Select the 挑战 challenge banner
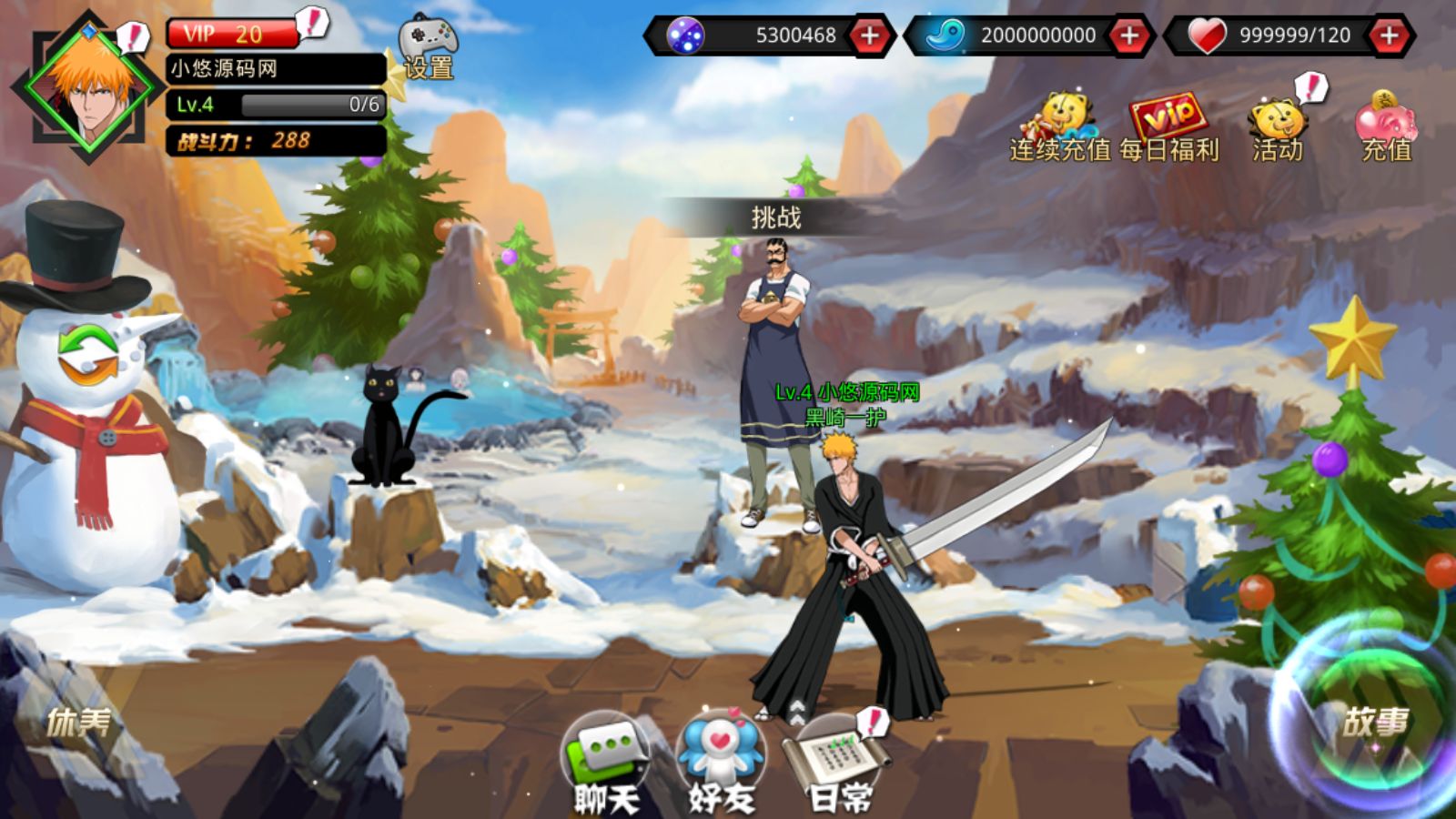This screenshot has width=1456, height=819. tap(775, 217)
